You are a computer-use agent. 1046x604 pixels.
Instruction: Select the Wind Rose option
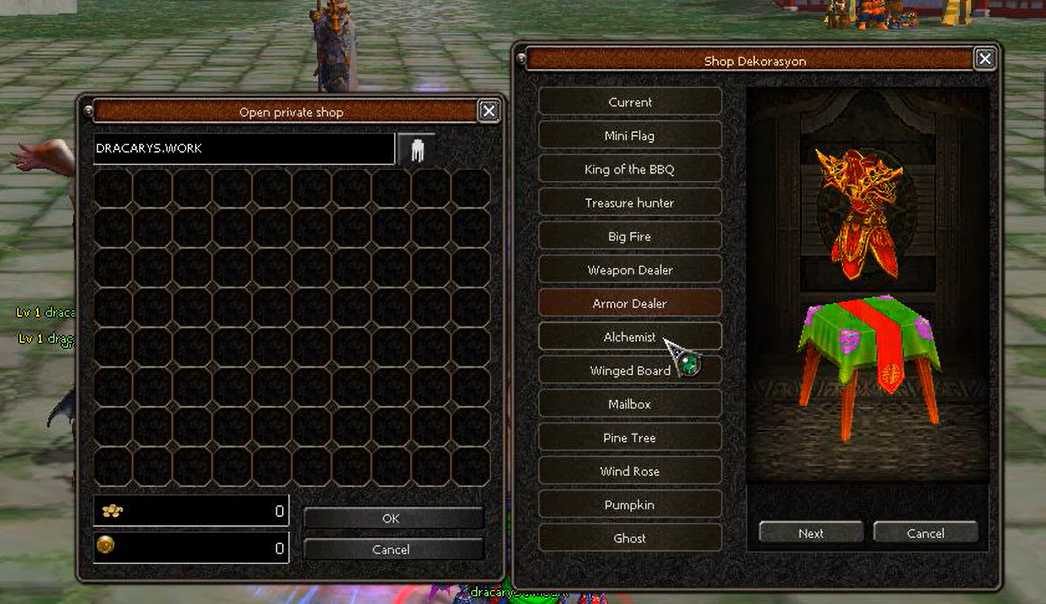(x=630, y=471)
